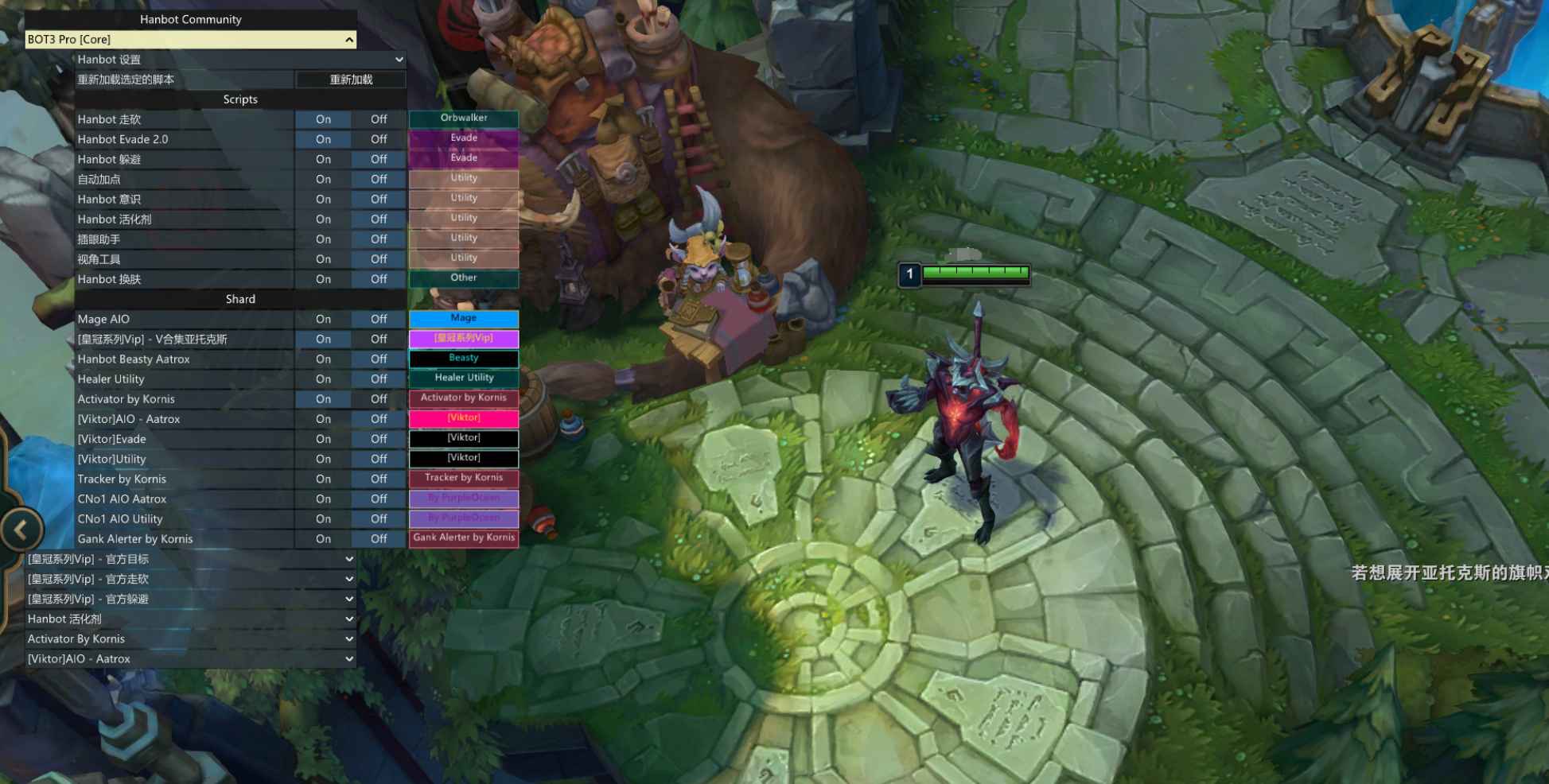Turn On the 视角工具 script

tap(323, 259)
